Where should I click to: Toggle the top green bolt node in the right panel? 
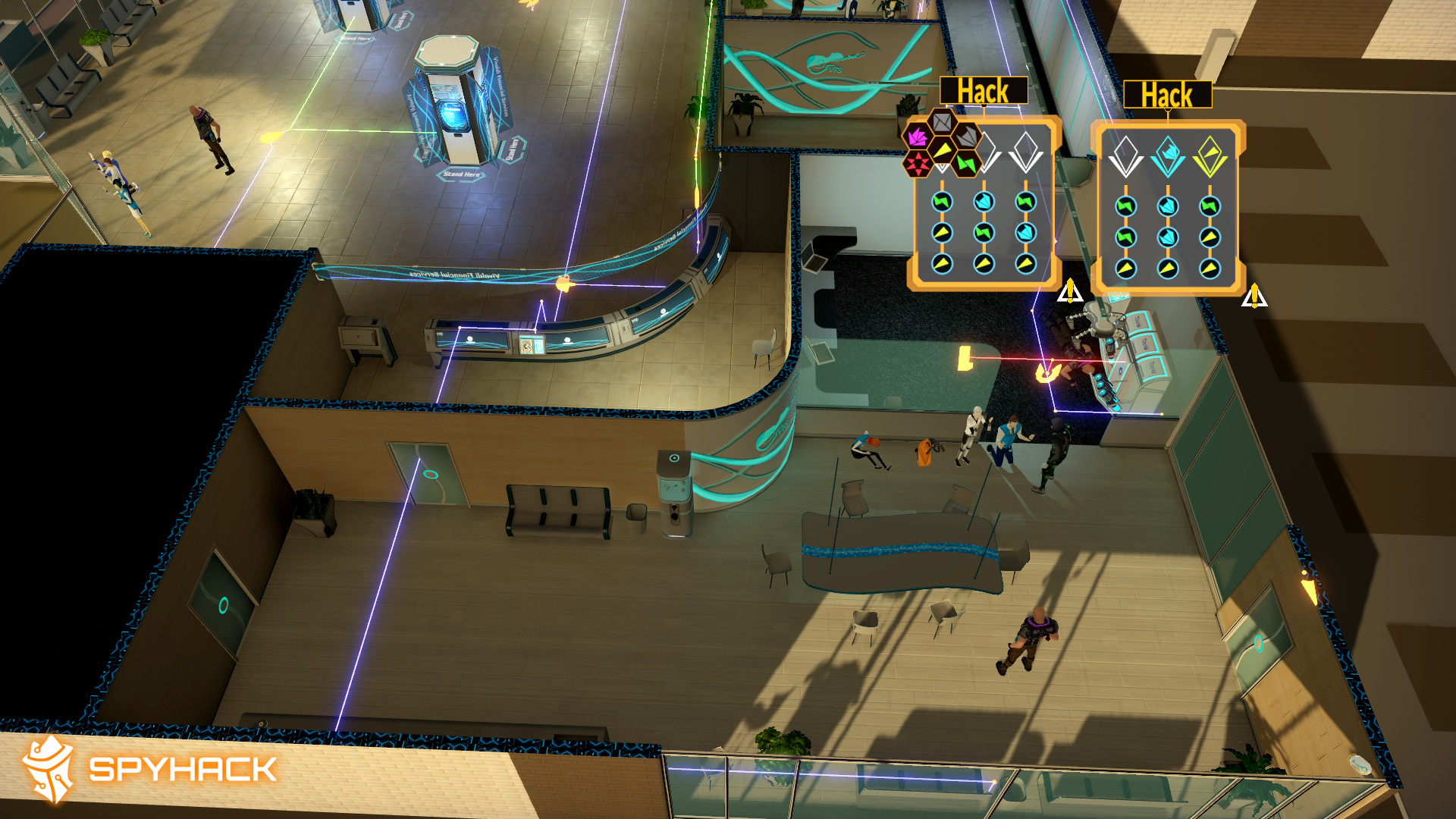click(x=1126, y=206)
